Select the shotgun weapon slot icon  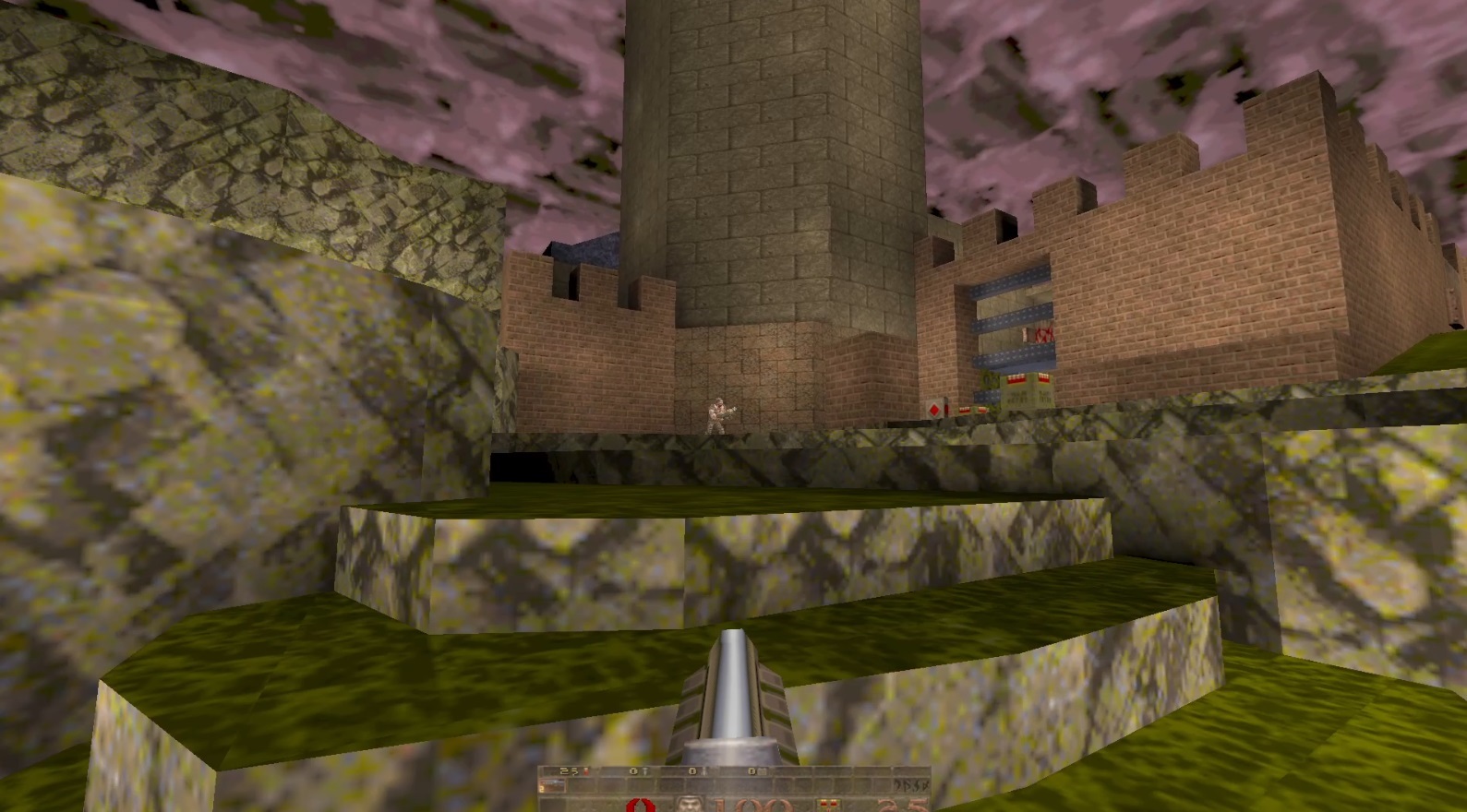552,785
